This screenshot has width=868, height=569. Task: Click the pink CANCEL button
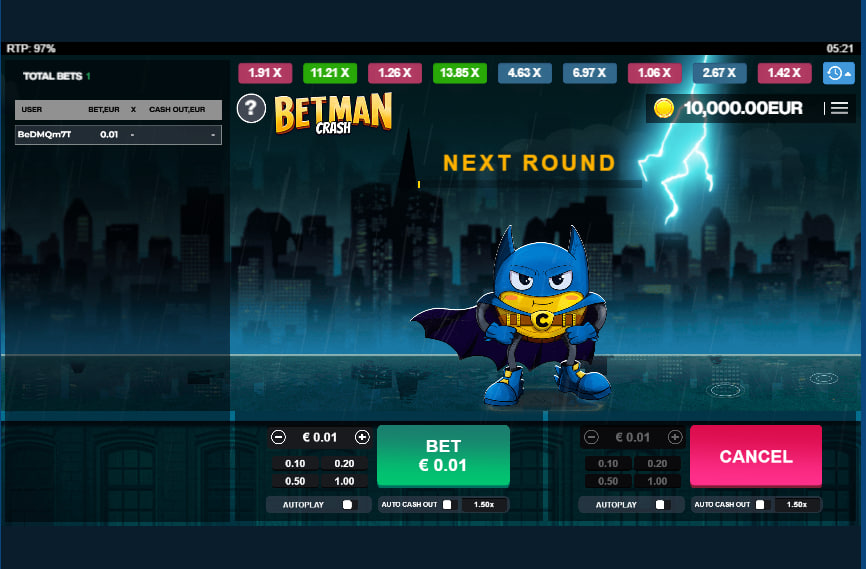755,456
